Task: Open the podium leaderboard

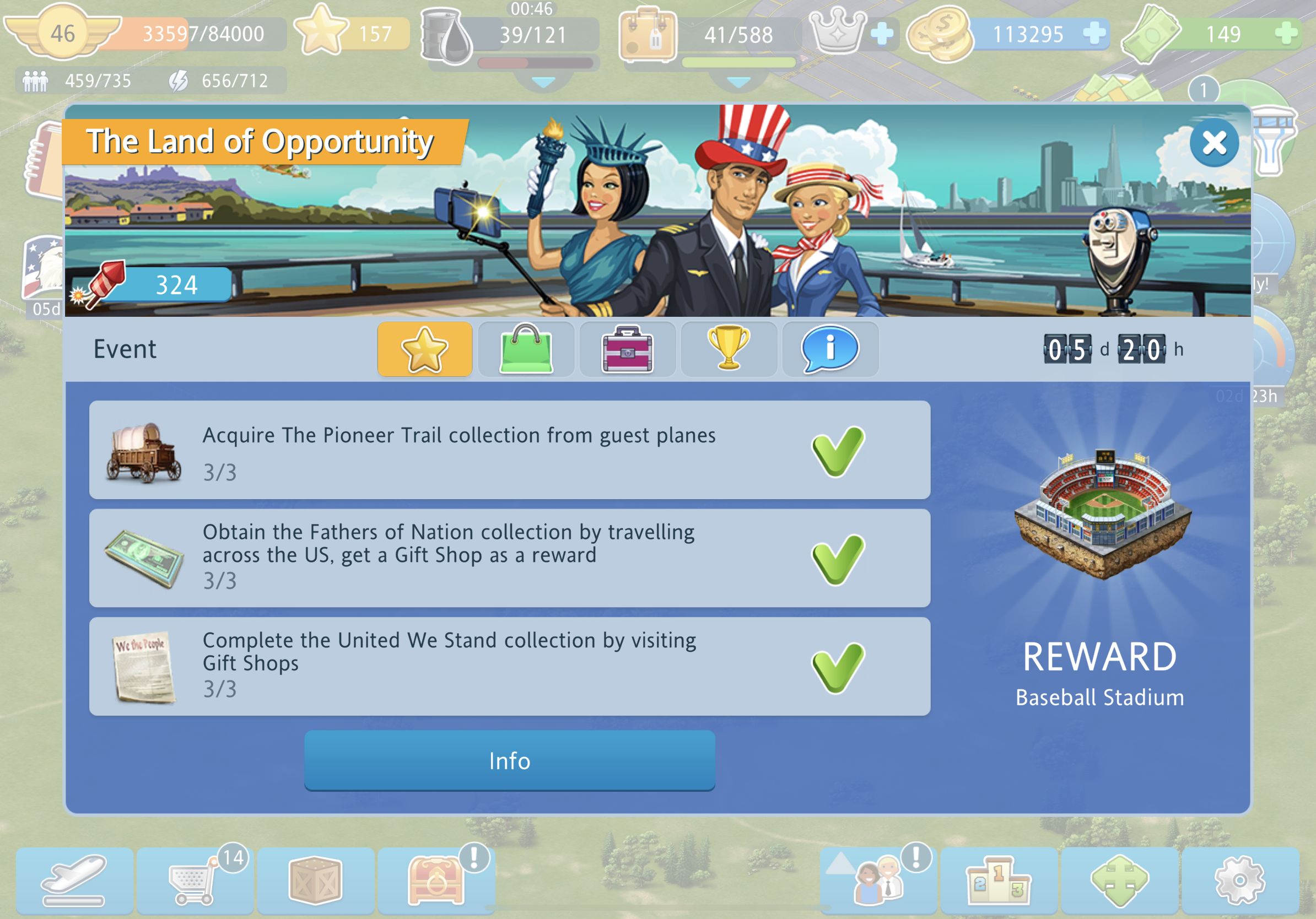Action: pyautogui.click(x=999, y=880)
